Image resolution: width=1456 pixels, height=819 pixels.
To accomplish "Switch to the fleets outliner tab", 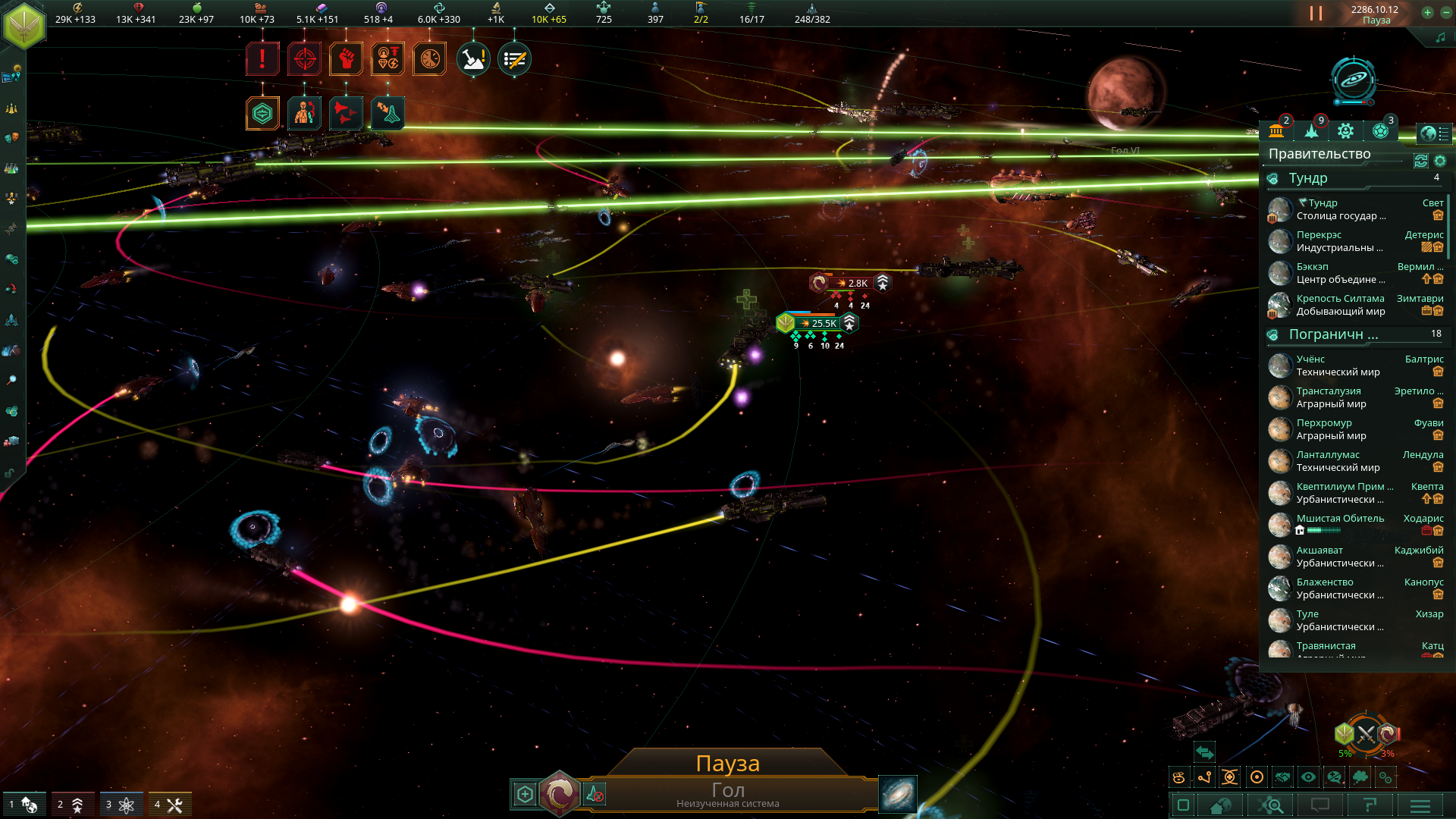I will [1311, 131].
